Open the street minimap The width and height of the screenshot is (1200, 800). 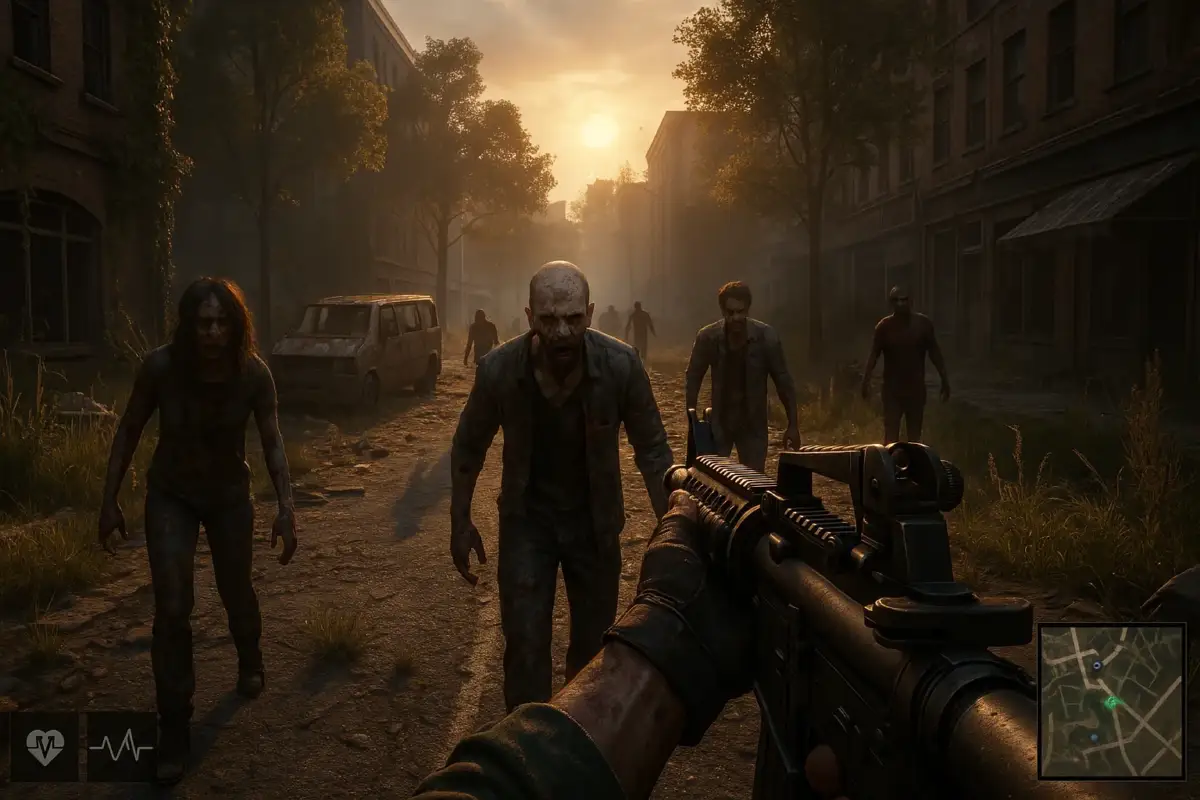point(1111,701)
